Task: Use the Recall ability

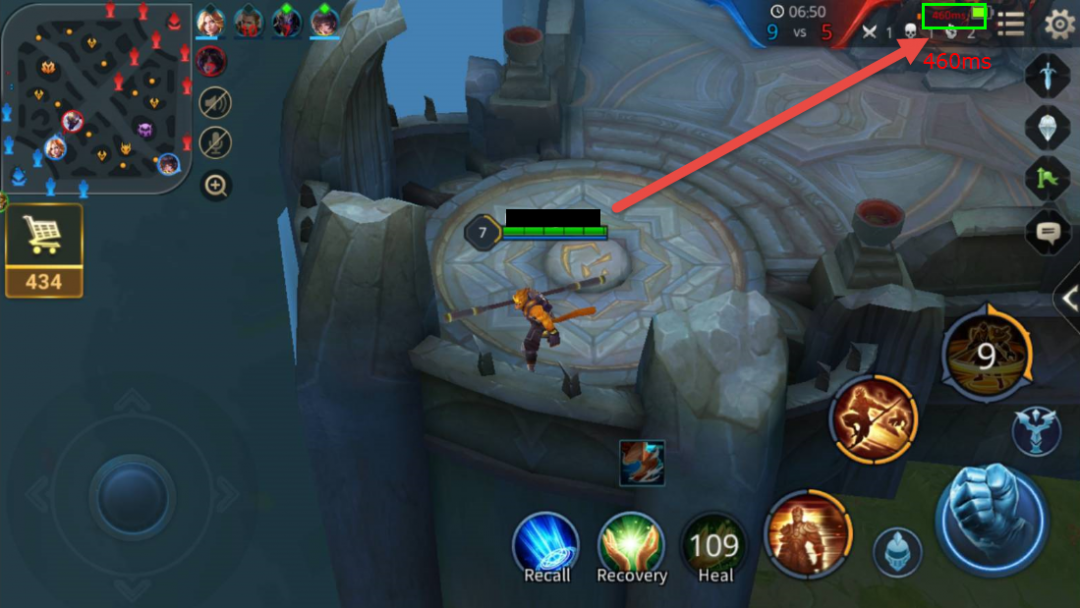Action: pyautogui.click(x=546, y=546)
